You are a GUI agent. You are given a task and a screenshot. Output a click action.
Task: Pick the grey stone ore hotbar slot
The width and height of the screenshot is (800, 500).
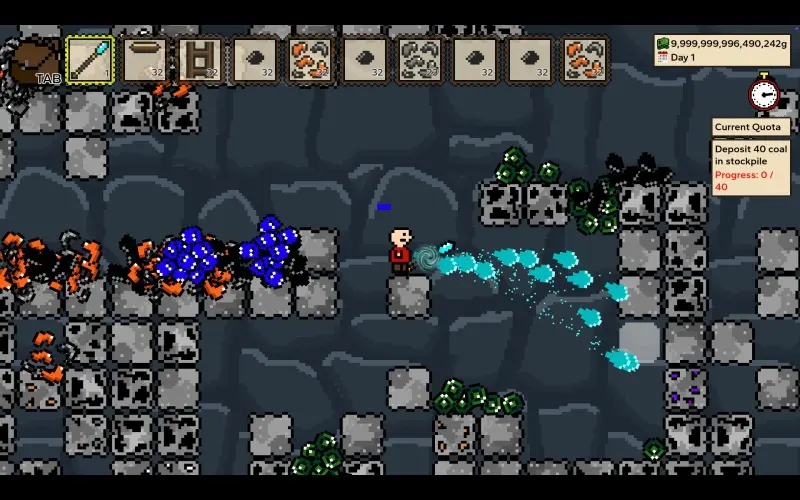click(x=420, y=60)
